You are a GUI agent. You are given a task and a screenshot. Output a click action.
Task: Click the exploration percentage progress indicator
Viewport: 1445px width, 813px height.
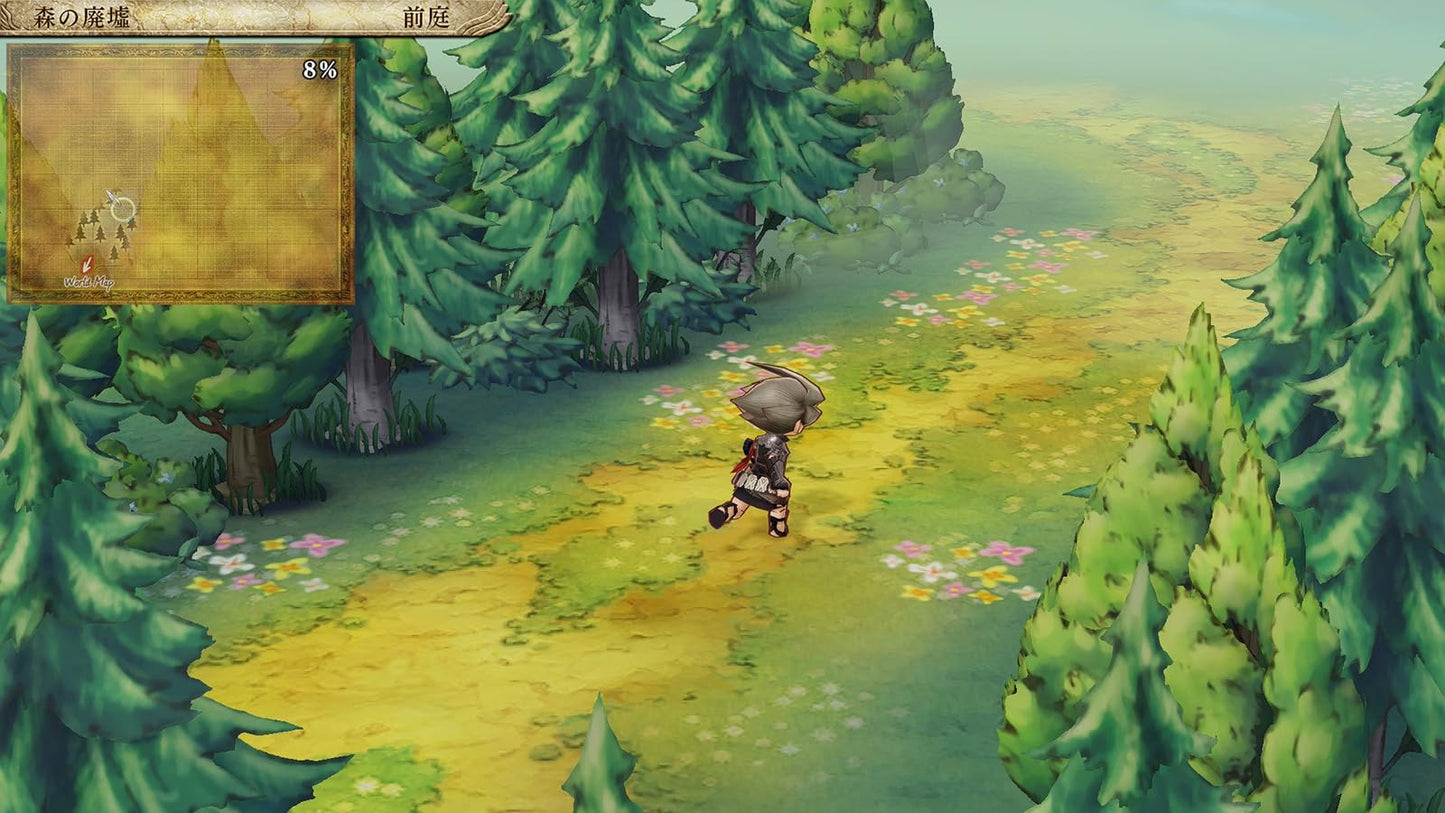320,69
